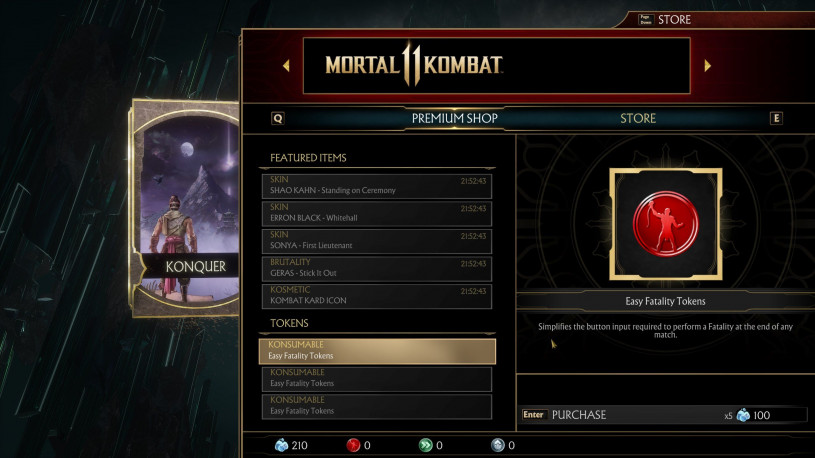Choose the Erron Black Whitehall skin
This screenshot has width=815, height=458.
pos(376,213)
